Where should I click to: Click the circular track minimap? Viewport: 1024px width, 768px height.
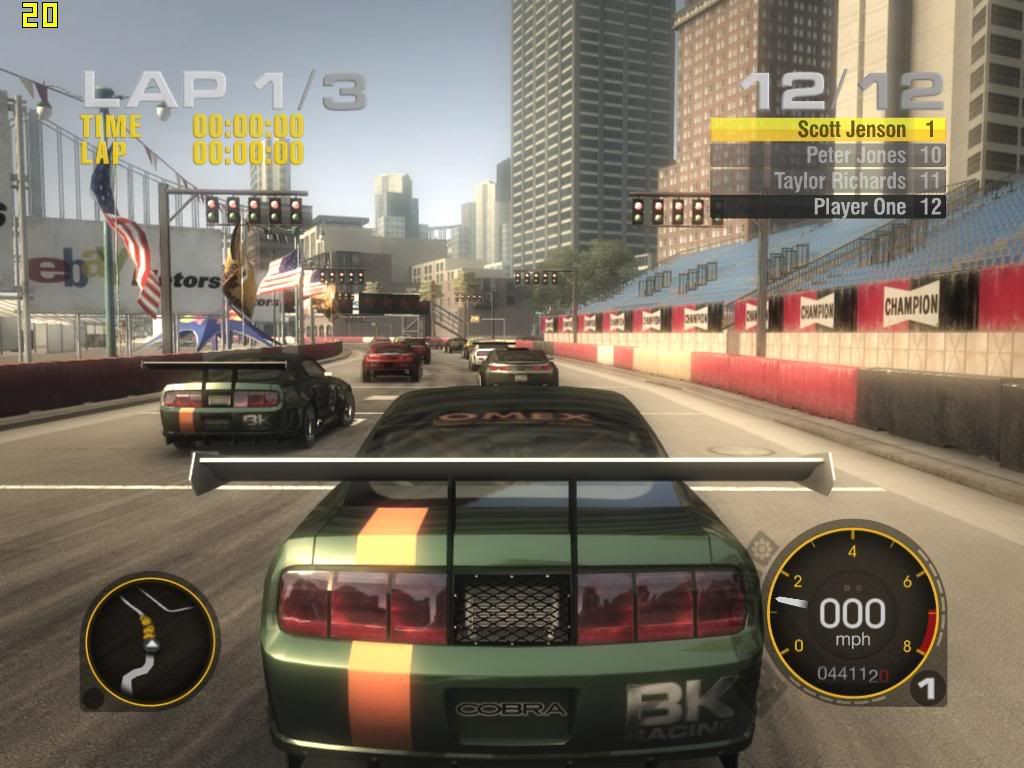point(150,641)
